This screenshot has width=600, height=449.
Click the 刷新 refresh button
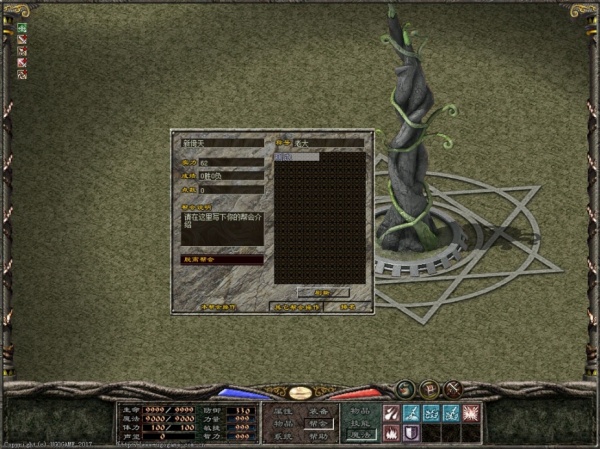[x=322, y=292]
